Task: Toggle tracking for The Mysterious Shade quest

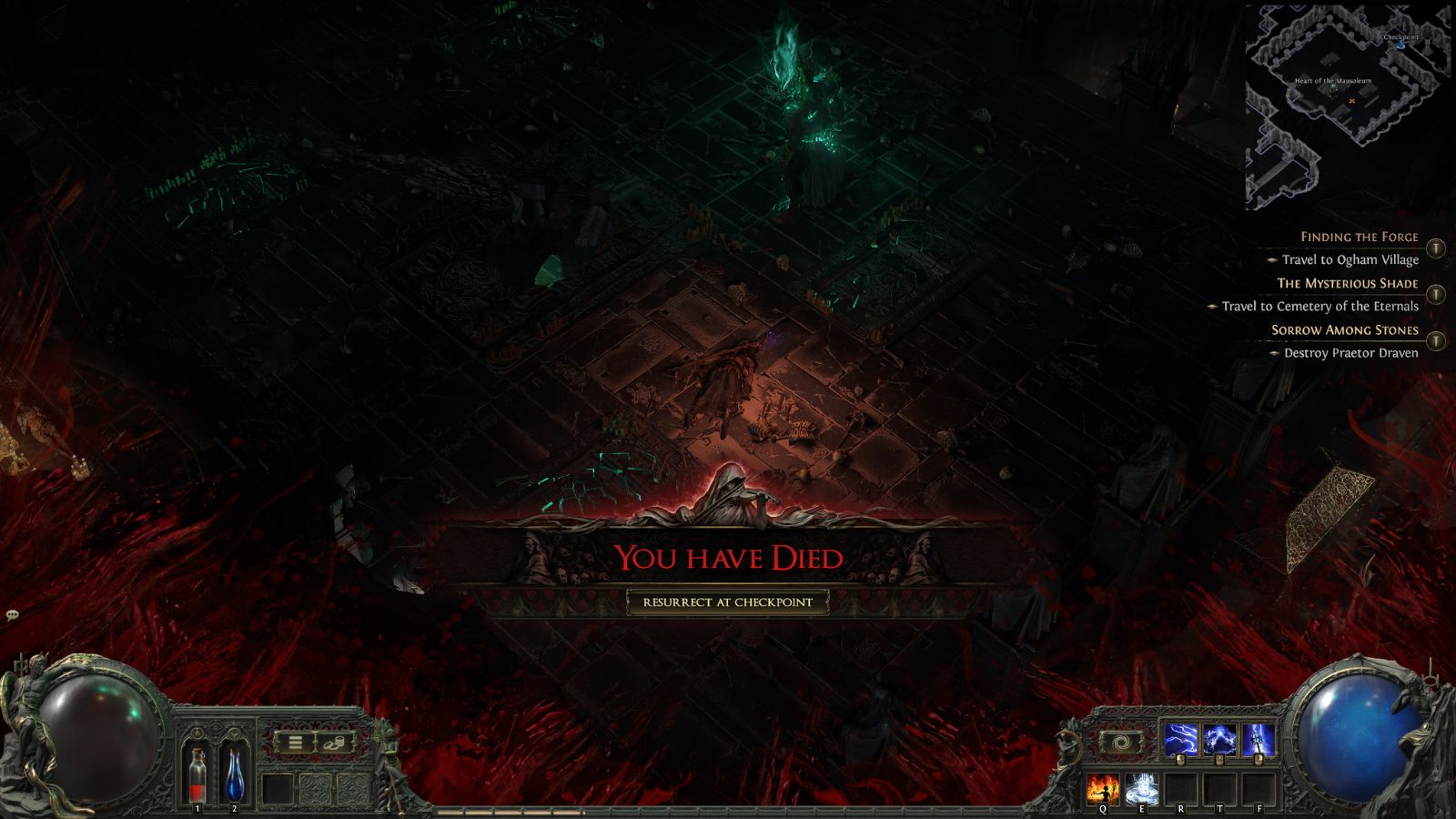Action: click(1438, 293)
